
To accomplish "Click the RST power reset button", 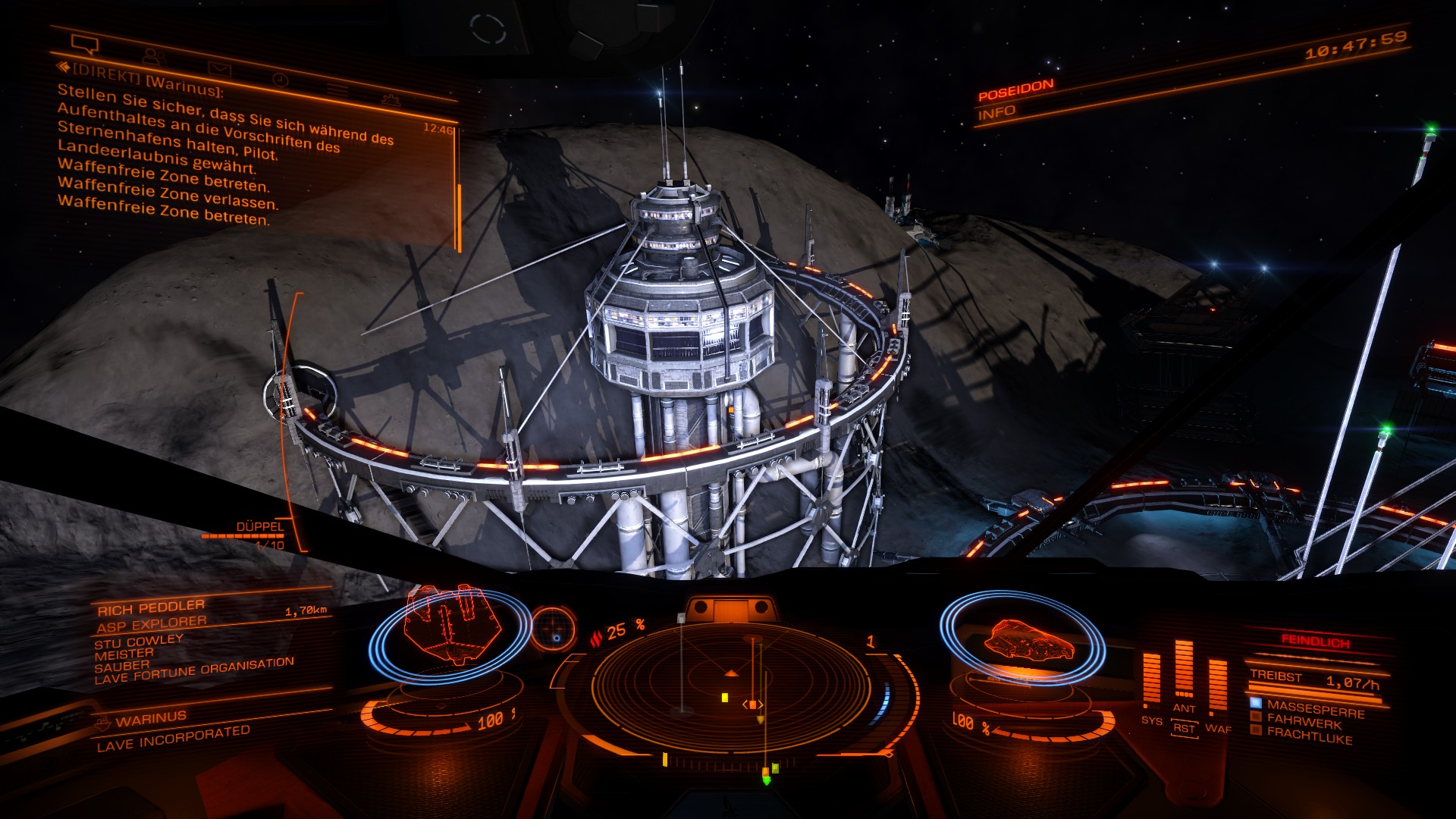I will 1184,729.
